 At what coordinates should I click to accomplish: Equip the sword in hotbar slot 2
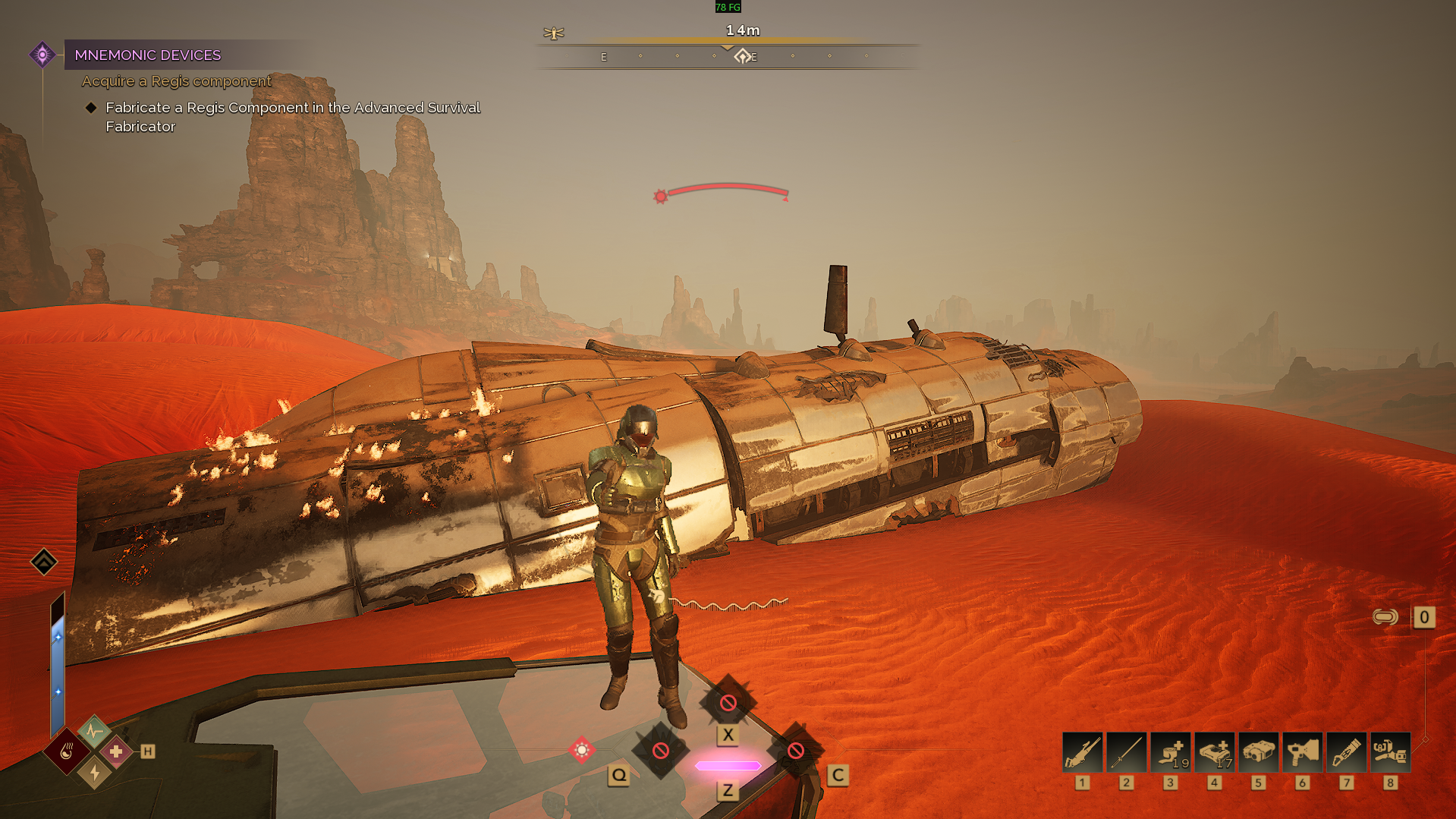1126,752
